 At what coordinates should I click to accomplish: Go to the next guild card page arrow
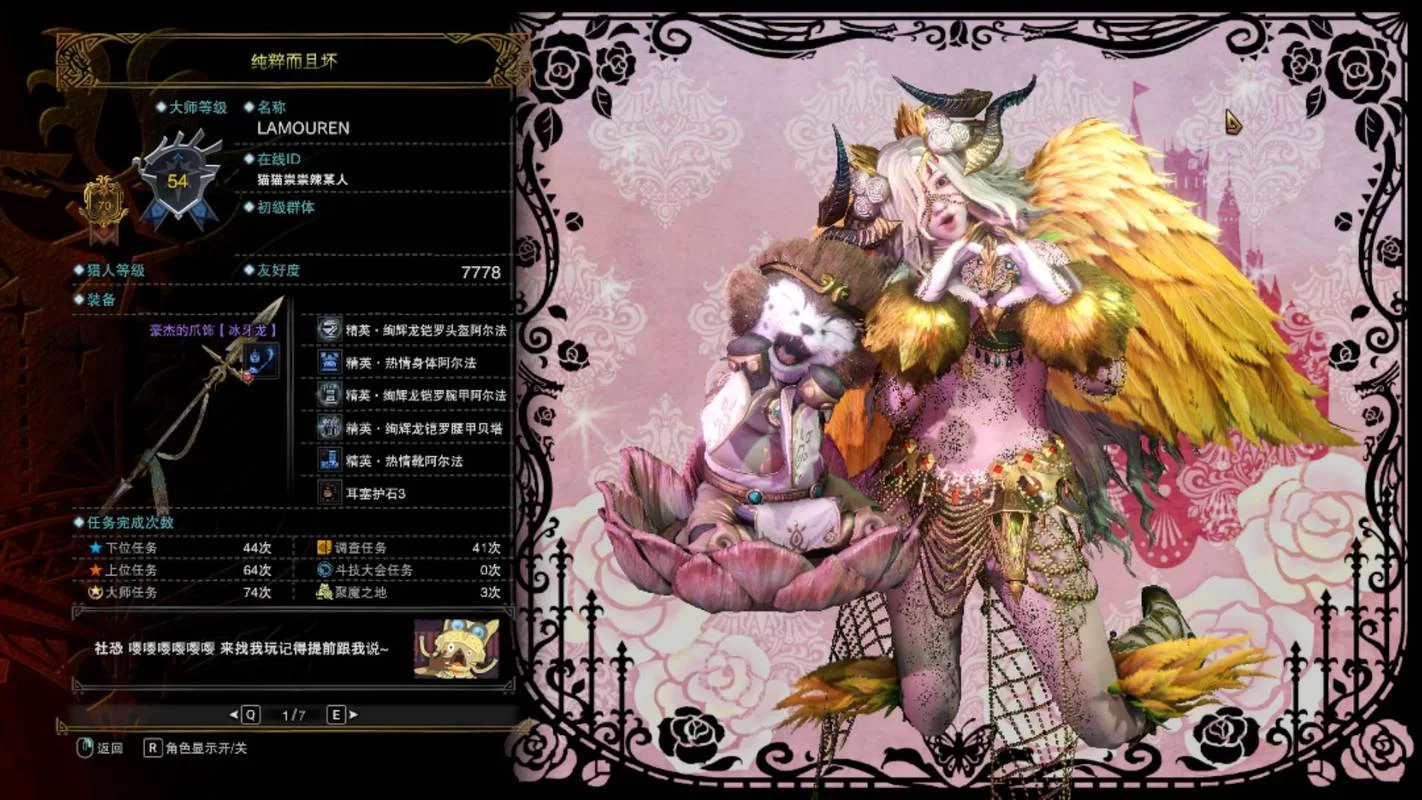(x=353, y=714)
